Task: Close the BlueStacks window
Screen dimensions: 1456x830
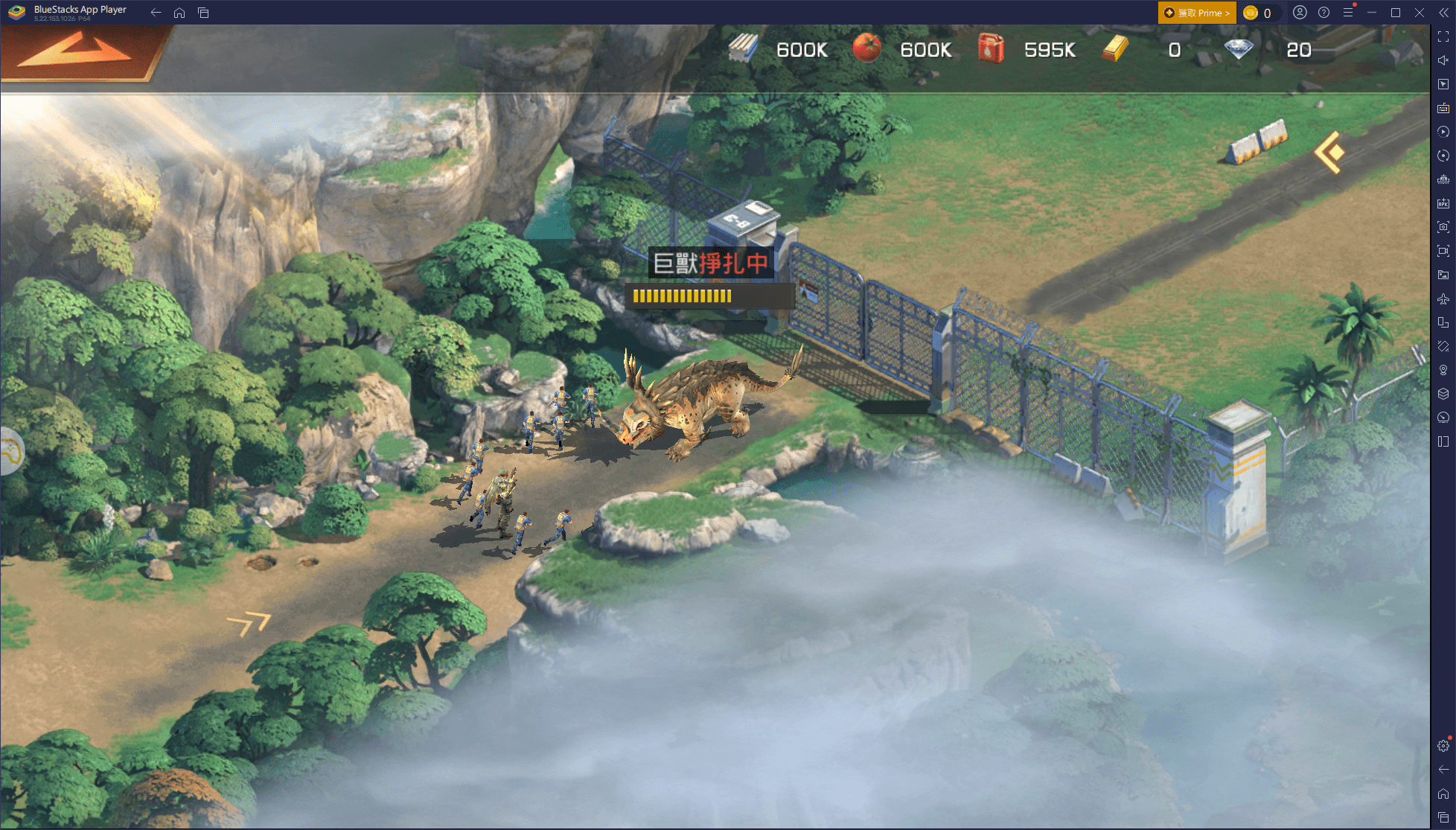Action: point(1420,13)
